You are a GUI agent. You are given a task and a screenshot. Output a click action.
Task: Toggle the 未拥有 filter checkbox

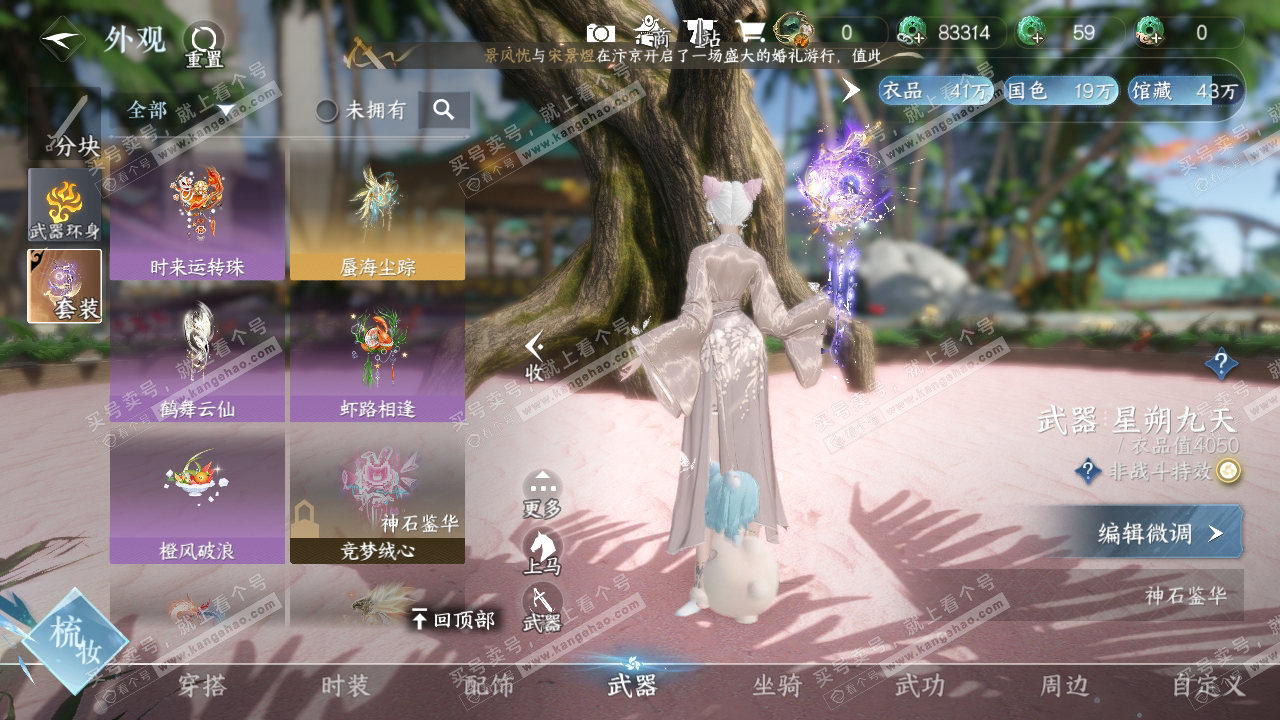tap(327, 111)
